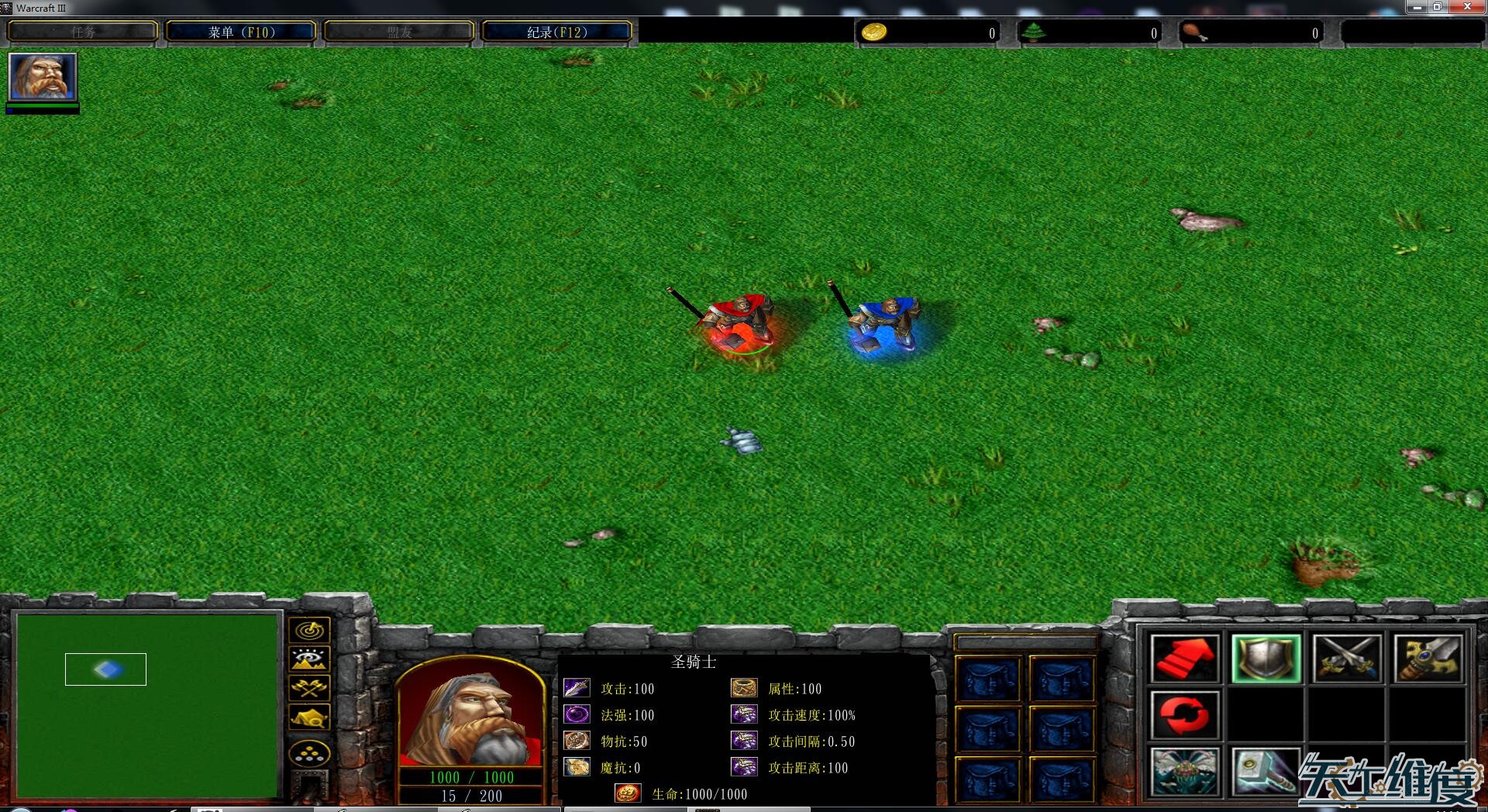Select the Patrol command sword icon
The width and height of the screenshot is (1488, 812).
click(x=1428, y=659)
